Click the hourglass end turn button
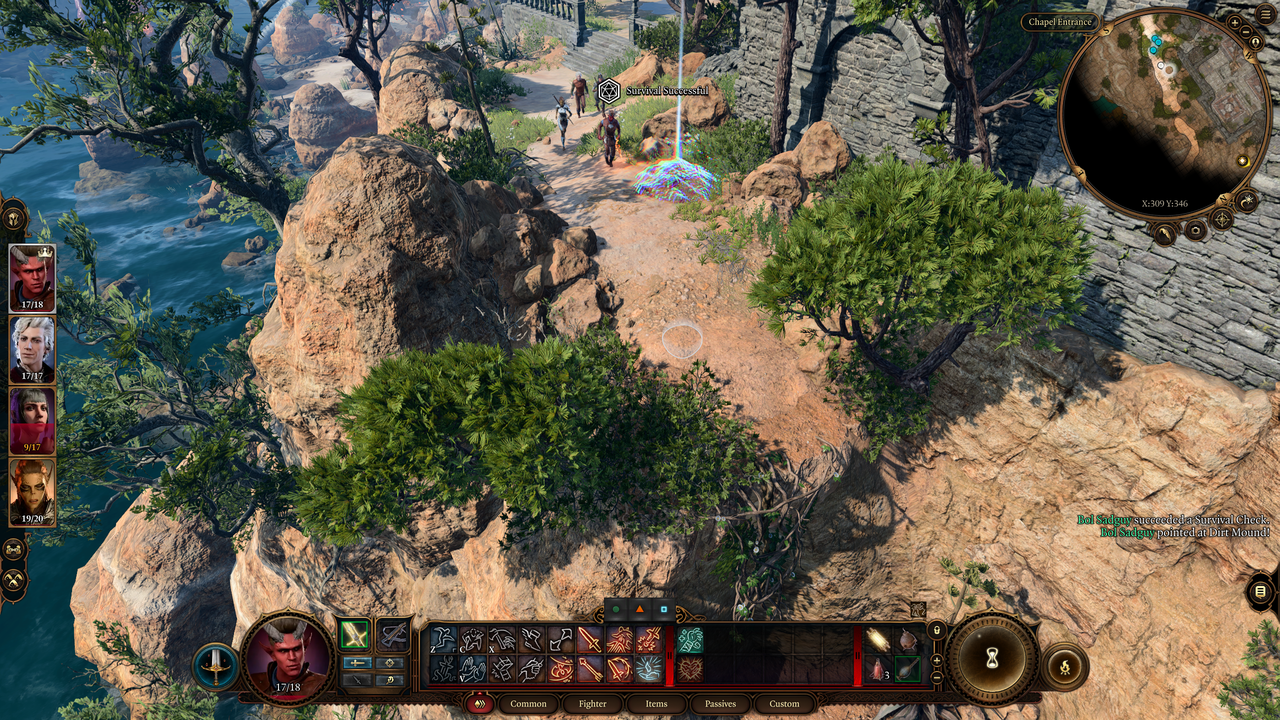 pos(992,658)
